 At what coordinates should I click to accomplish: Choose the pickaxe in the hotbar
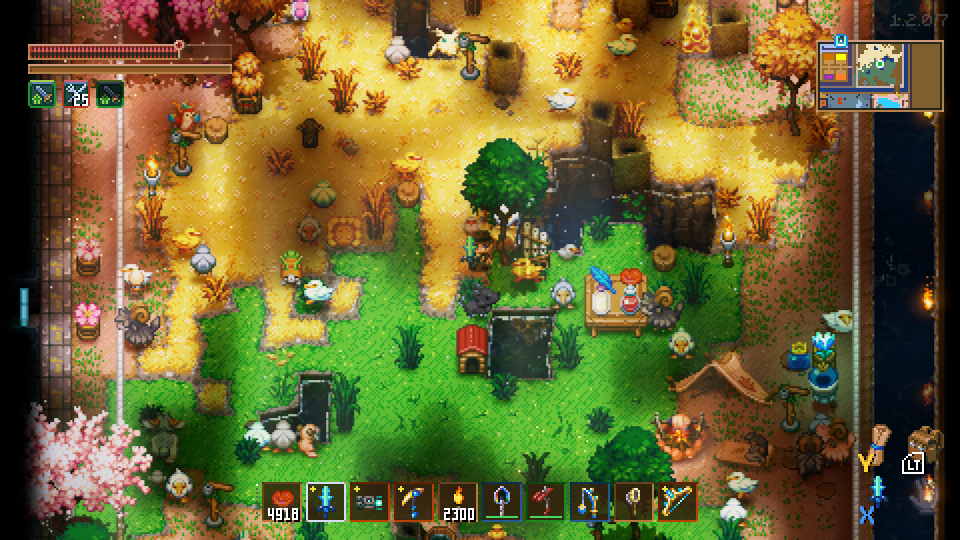pos(414,501)
